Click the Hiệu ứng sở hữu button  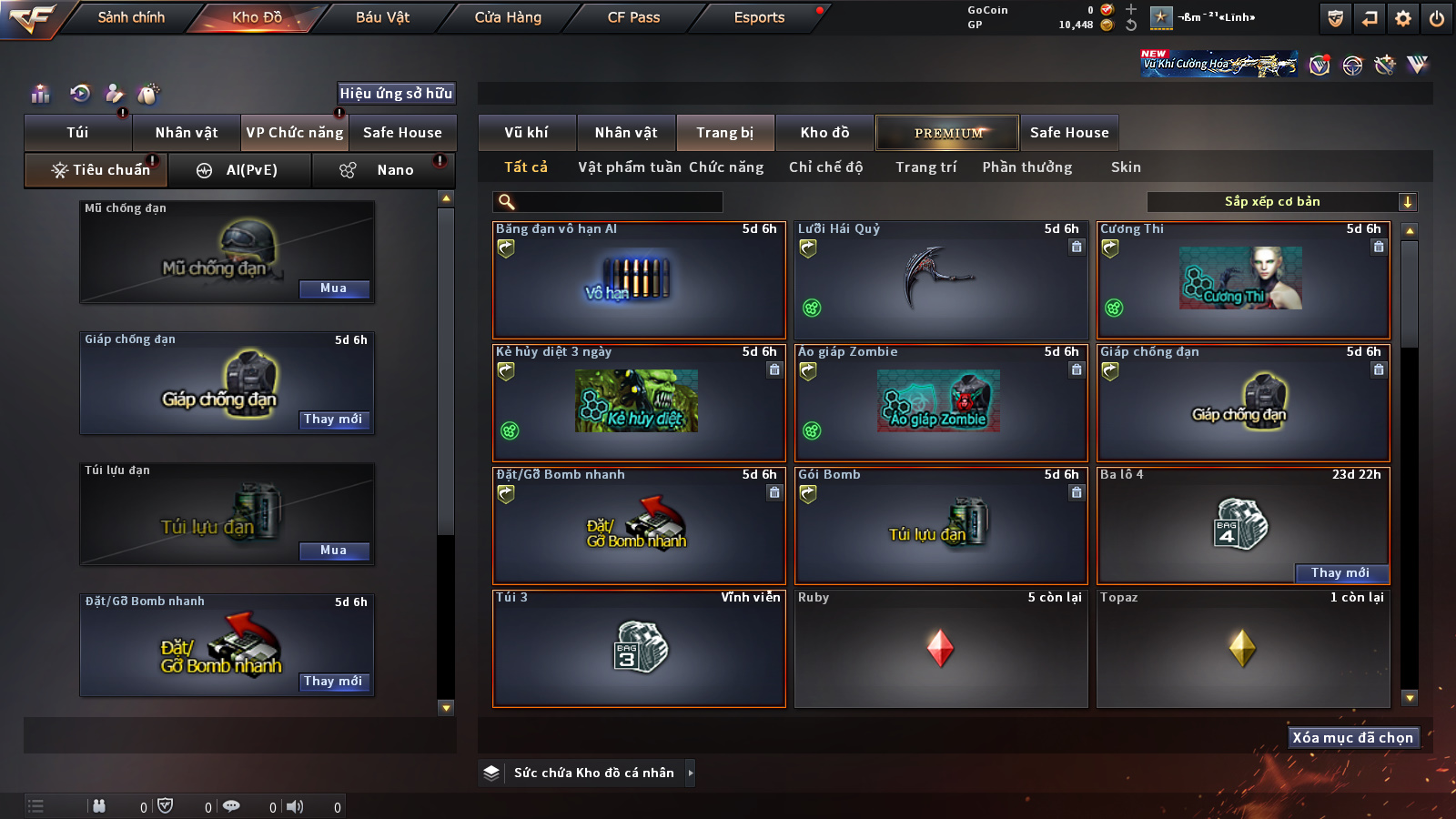pyautogui.click(x=396, y=93)
